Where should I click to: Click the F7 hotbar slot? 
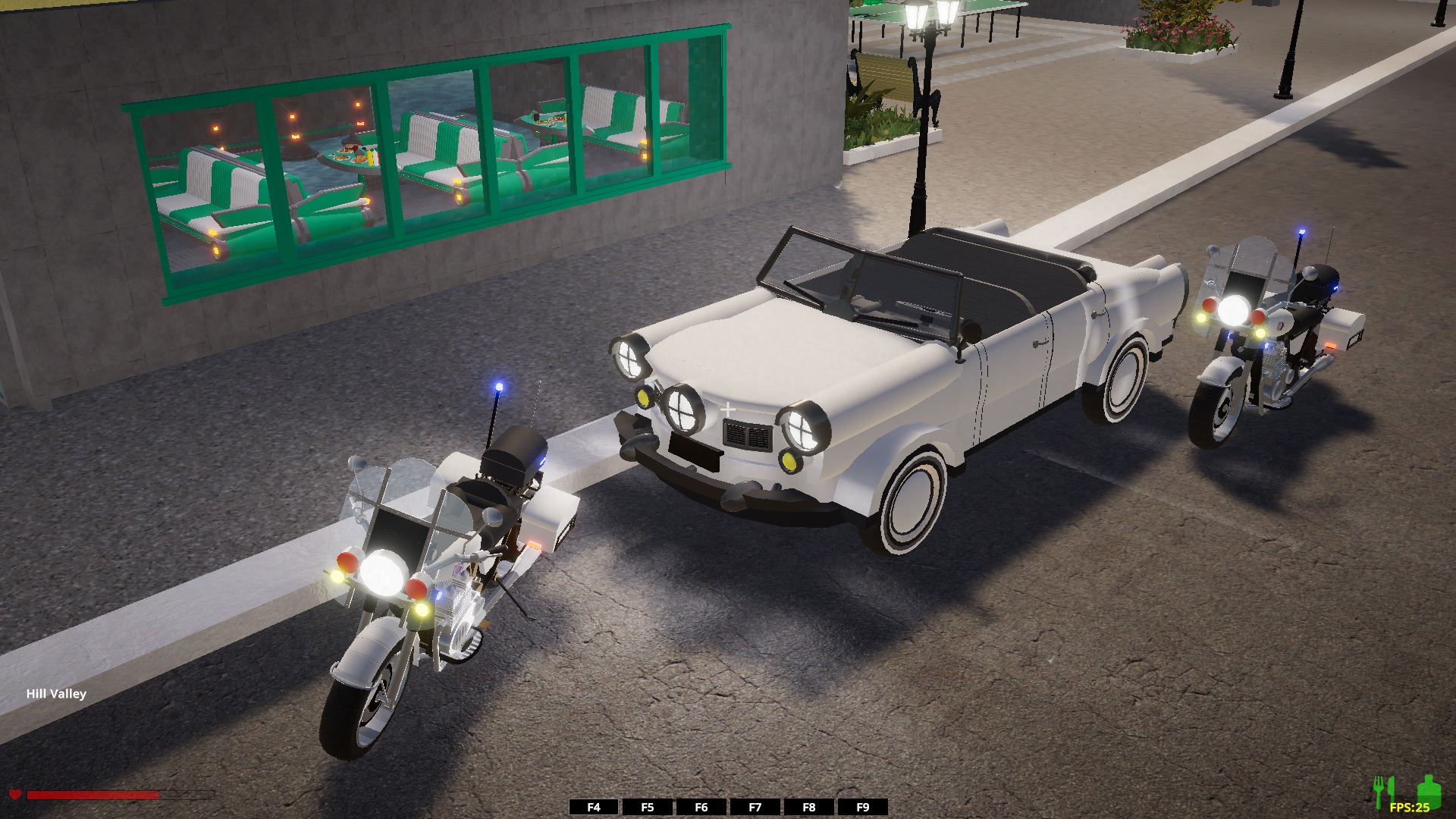tap(755, 807)
